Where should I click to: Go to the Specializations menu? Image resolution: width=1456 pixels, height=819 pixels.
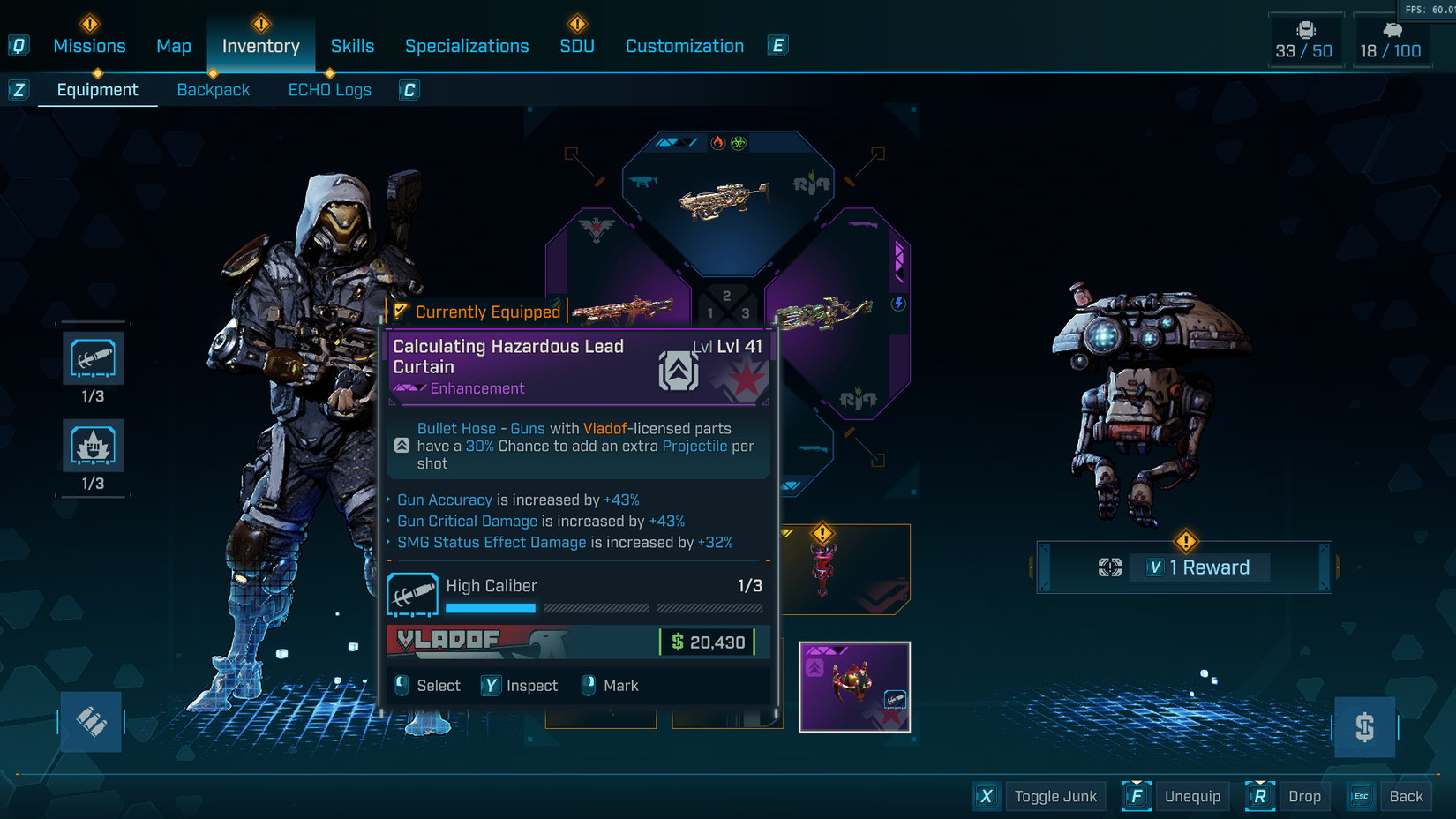(466, 46)
